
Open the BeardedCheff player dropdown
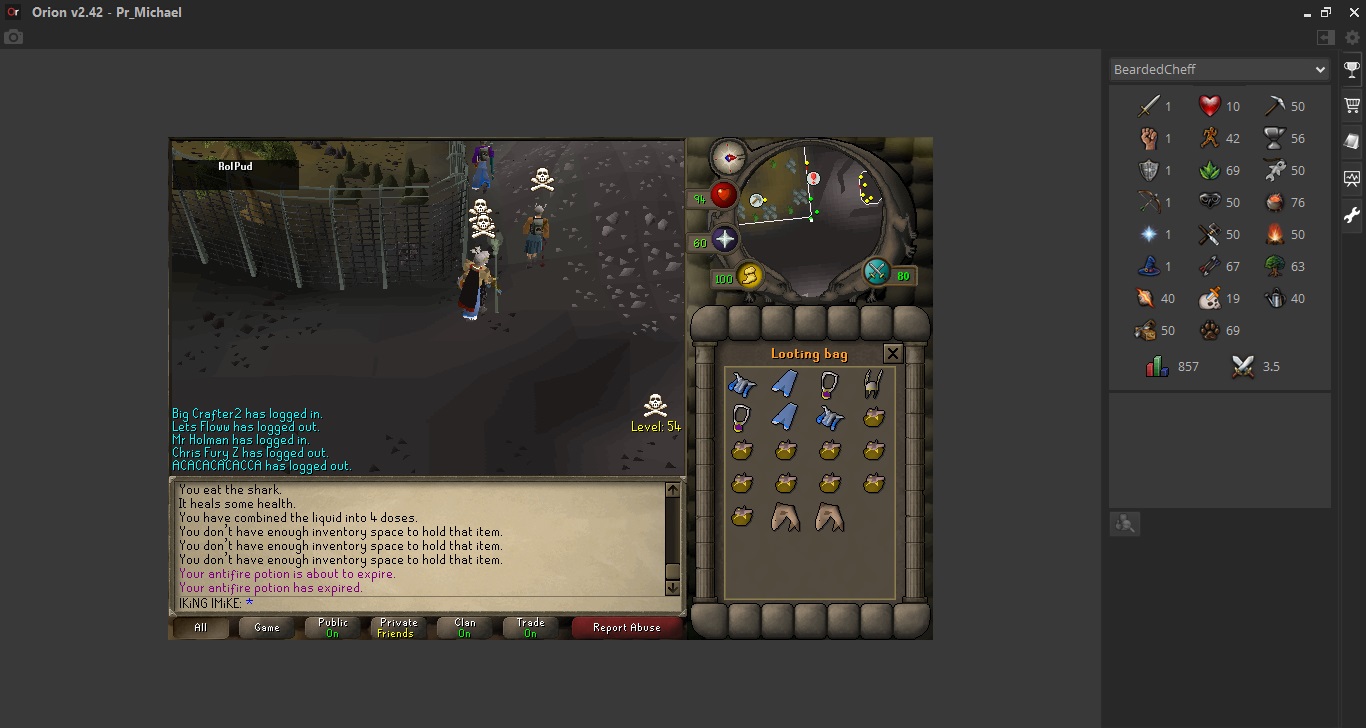click(1219, 70)
